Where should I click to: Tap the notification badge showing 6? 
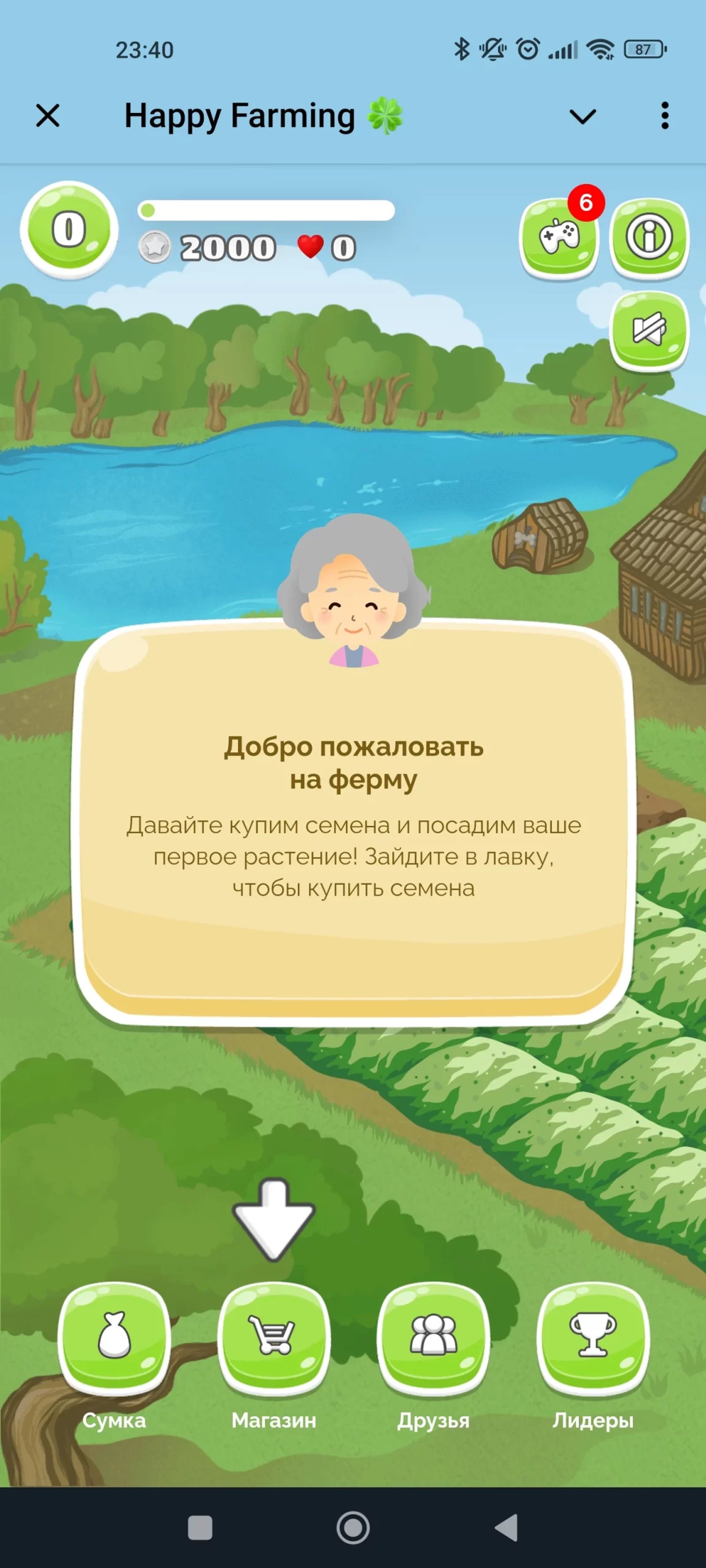[x=586, y=204]
